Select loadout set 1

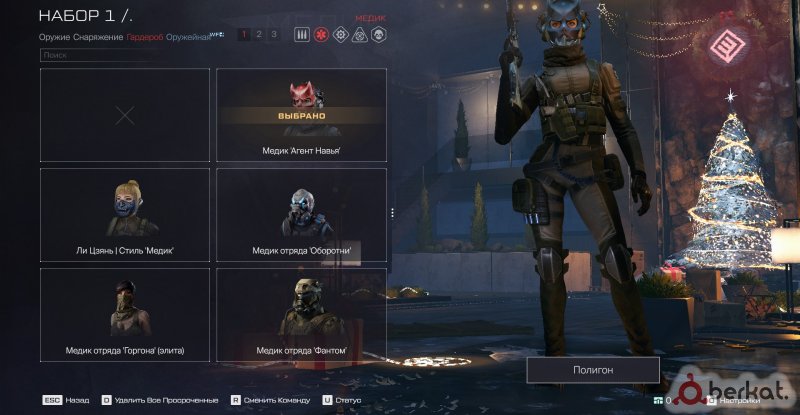(x=244, y=34)
